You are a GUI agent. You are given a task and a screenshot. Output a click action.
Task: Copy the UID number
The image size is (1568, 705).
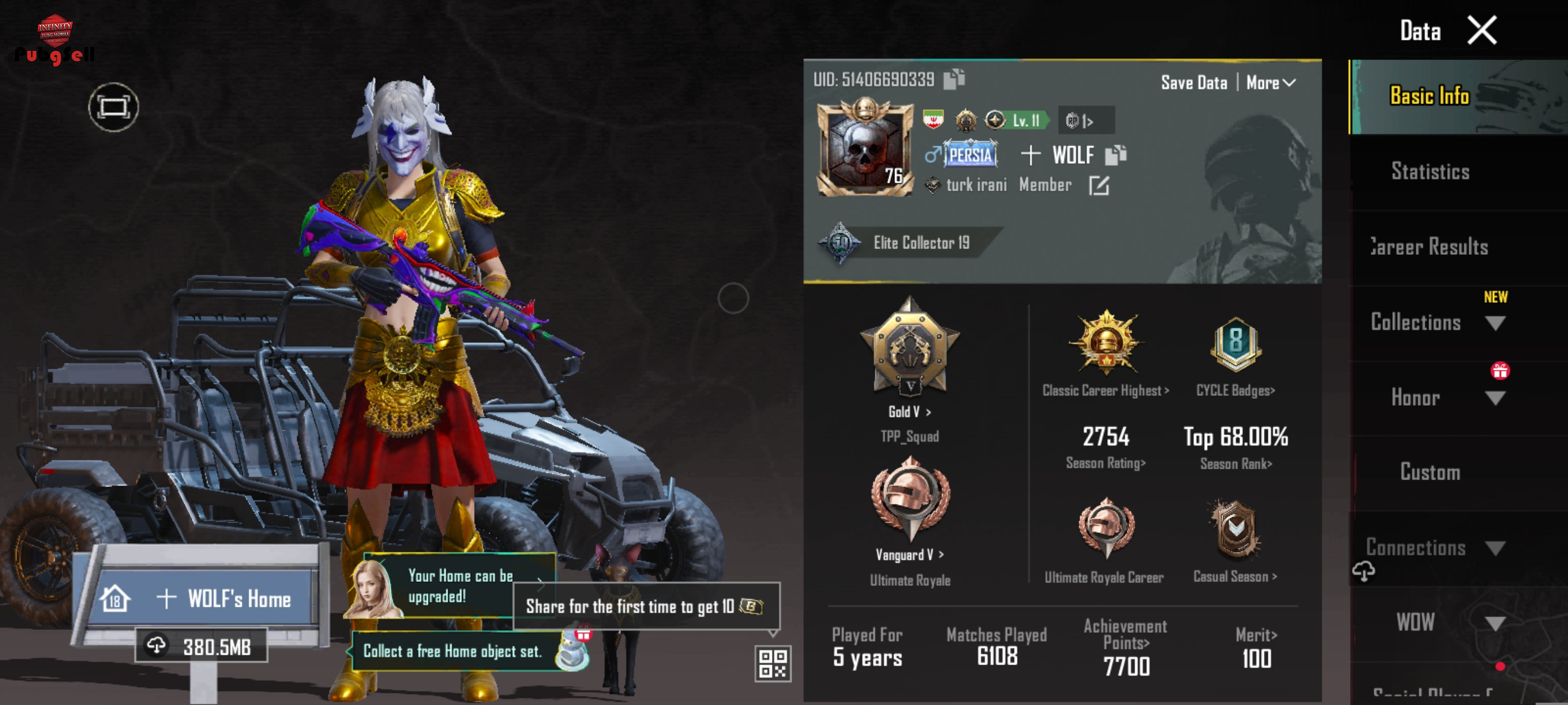[x=954, y=79]
